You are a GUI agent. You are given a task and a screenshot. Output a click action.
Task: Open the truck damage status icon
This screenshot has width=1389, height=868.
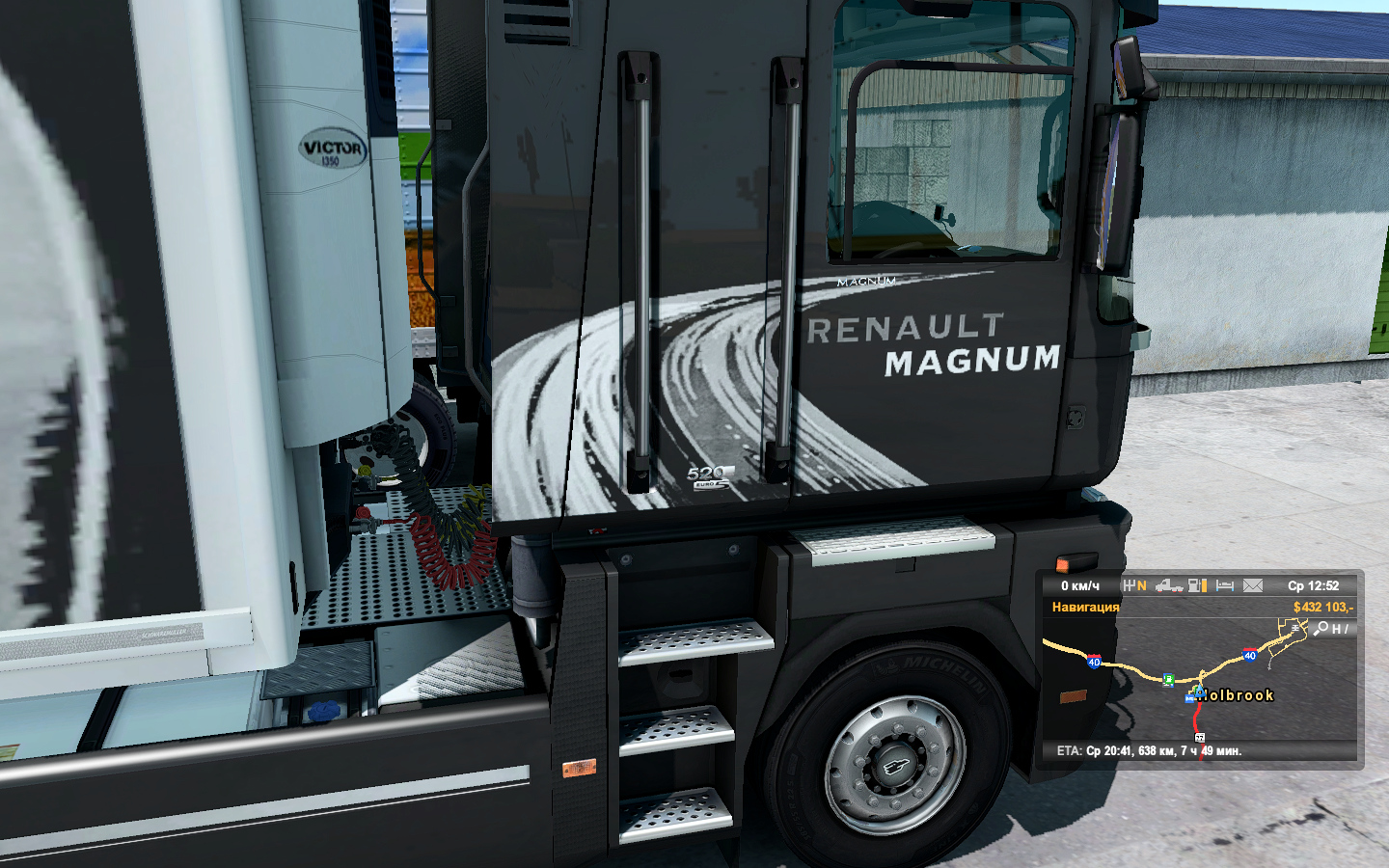coord(1169,585)
